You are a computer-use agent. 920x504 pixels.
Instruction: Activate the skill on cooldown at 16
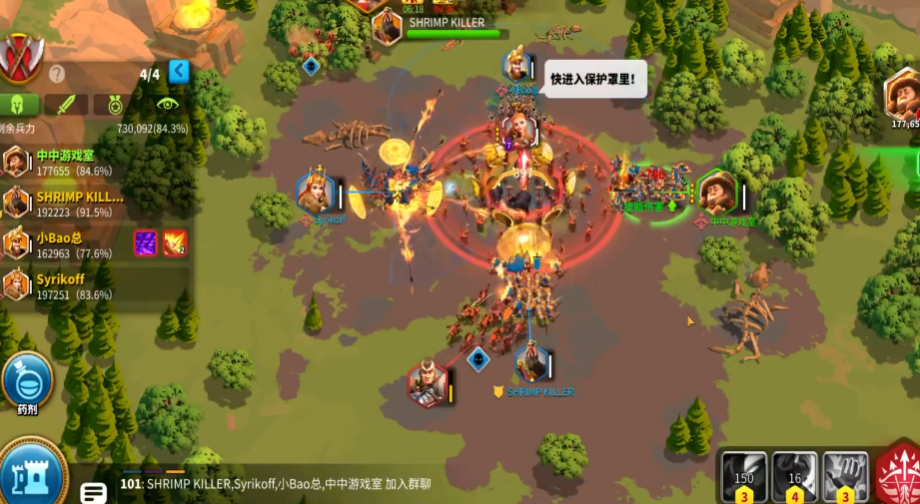click(x=794, y=476)
